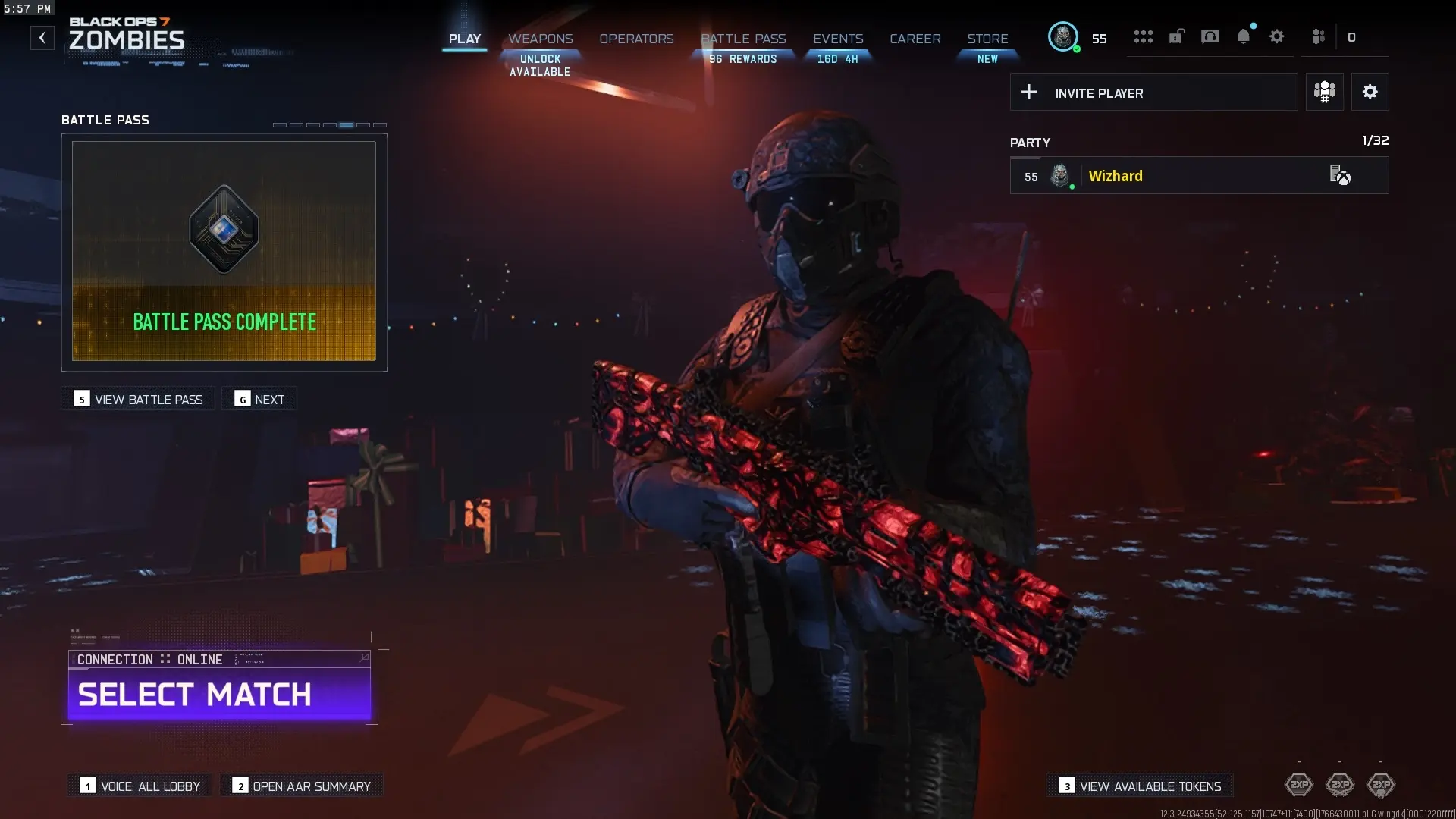Open the apps grid icon beside the profile

tap(1144, 37)
